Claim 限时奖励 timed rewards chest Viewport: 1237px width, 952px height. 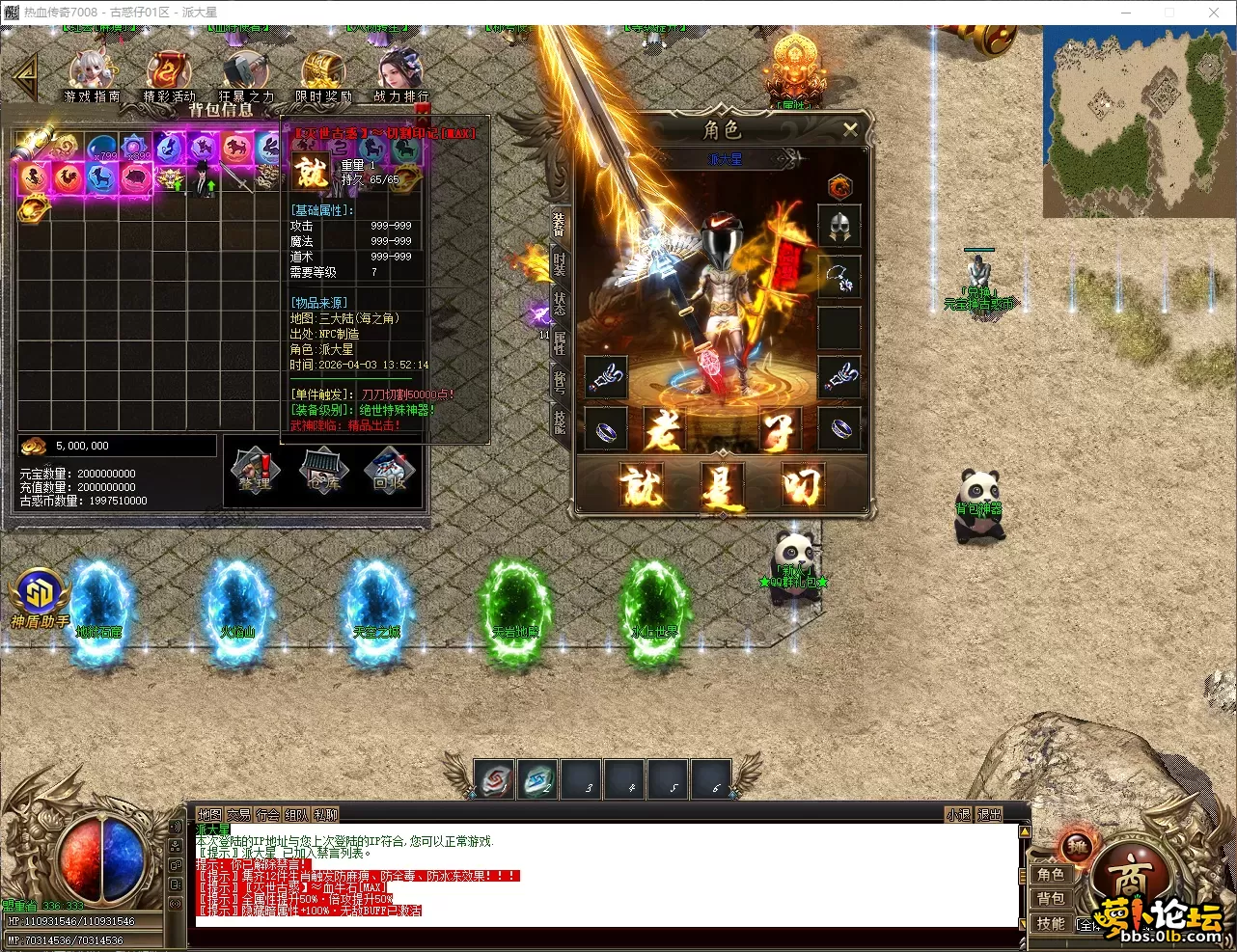pyautogui.click(x=323, y=75)
